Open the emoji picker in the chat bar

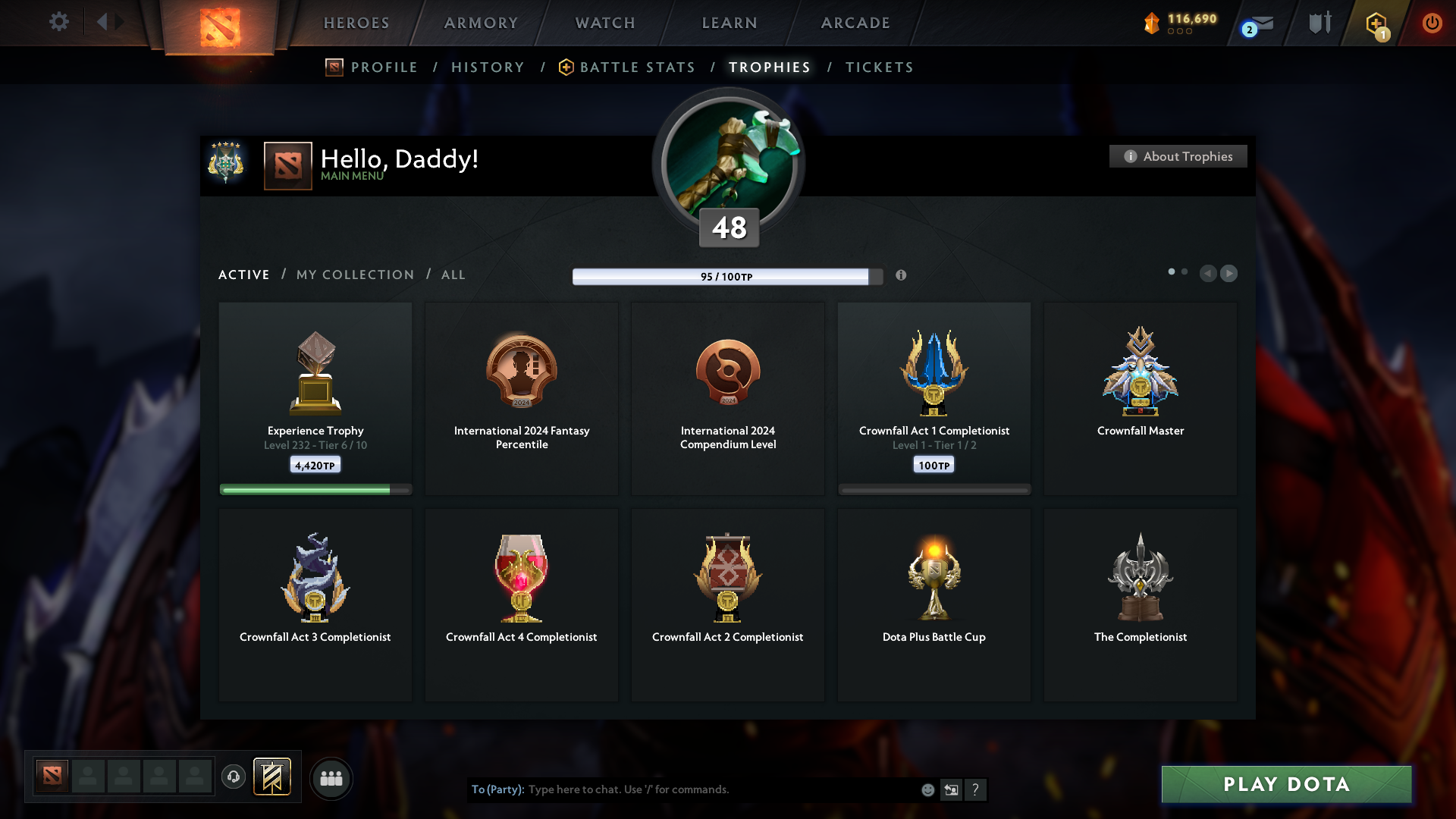[x=928, y=789]
